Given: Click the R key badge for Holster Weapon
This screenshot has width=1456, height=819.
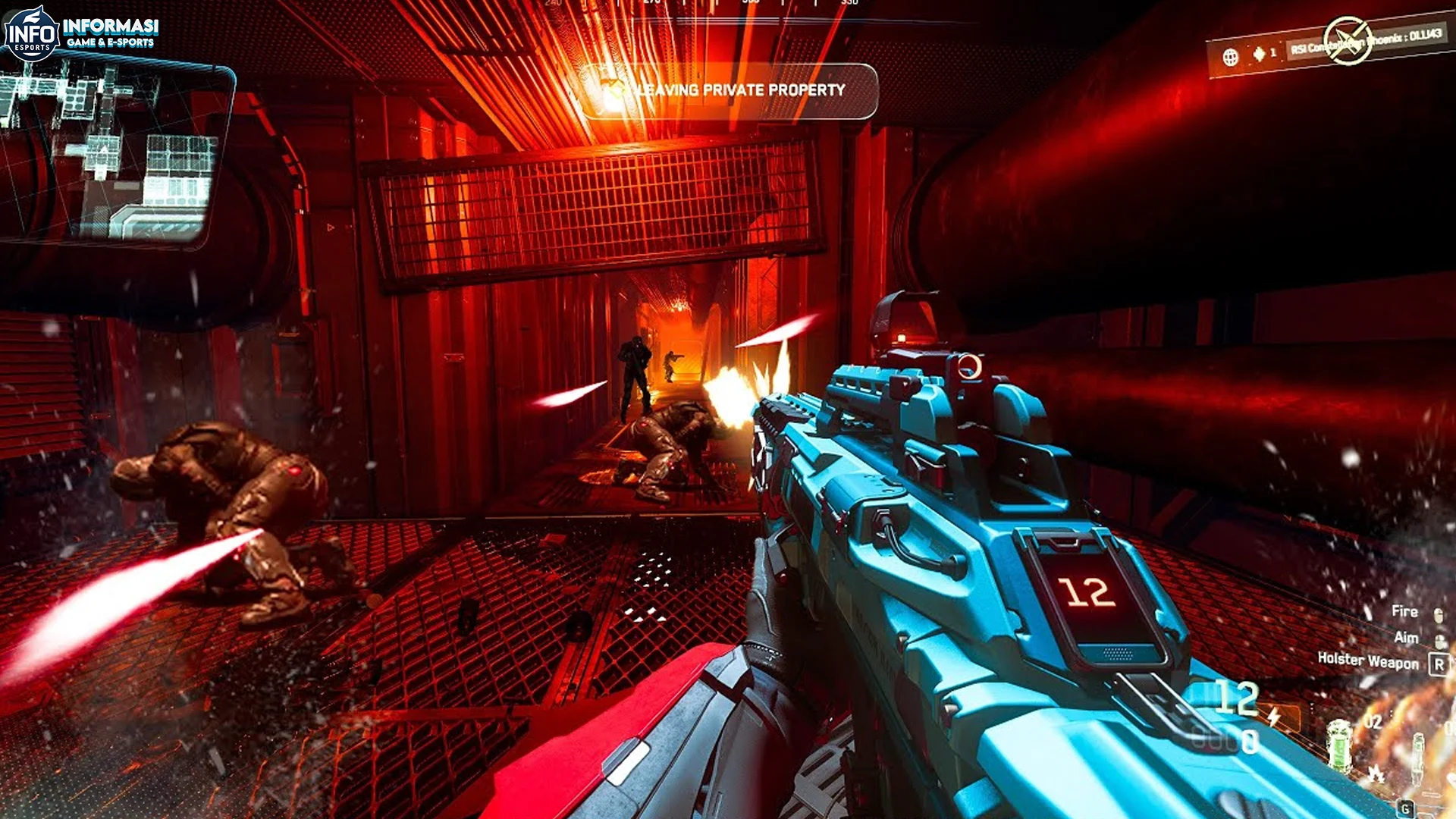Looking at the screenshot, I should (x=1439, y=664).
